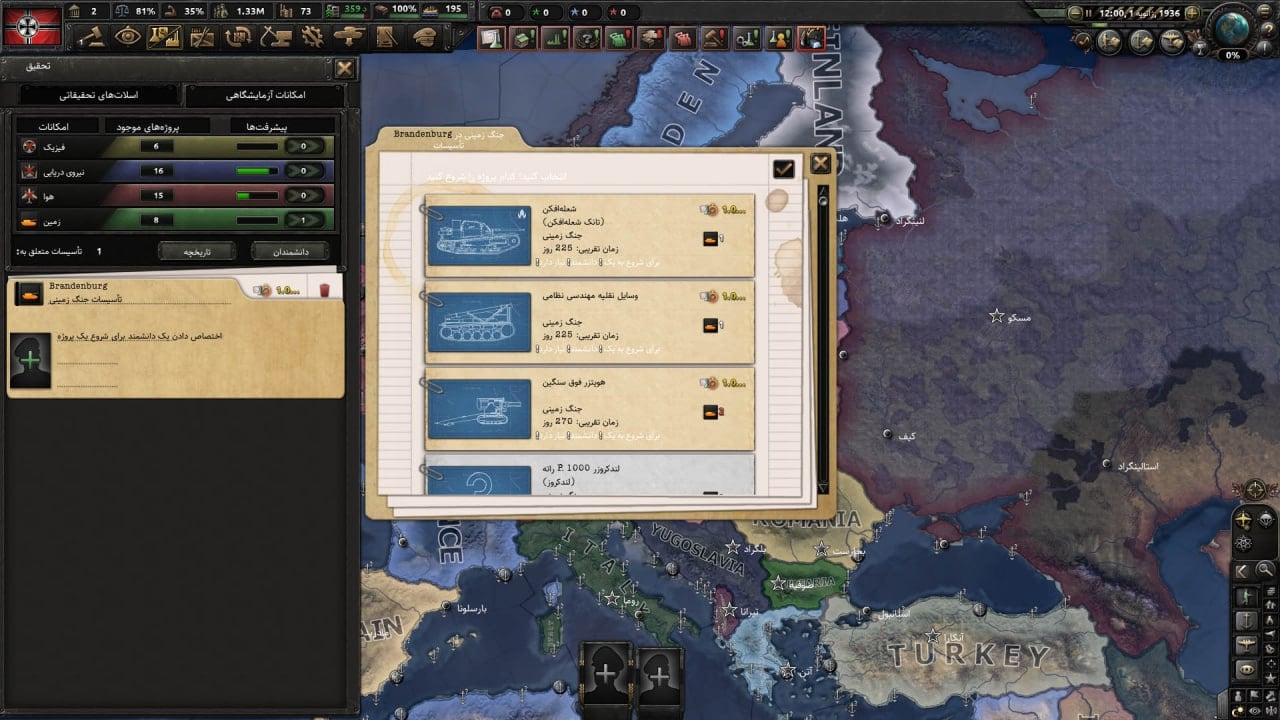
Task: Choose the وسایل نقلیه مهندسی نظامی project
Action: coord(589,322)
